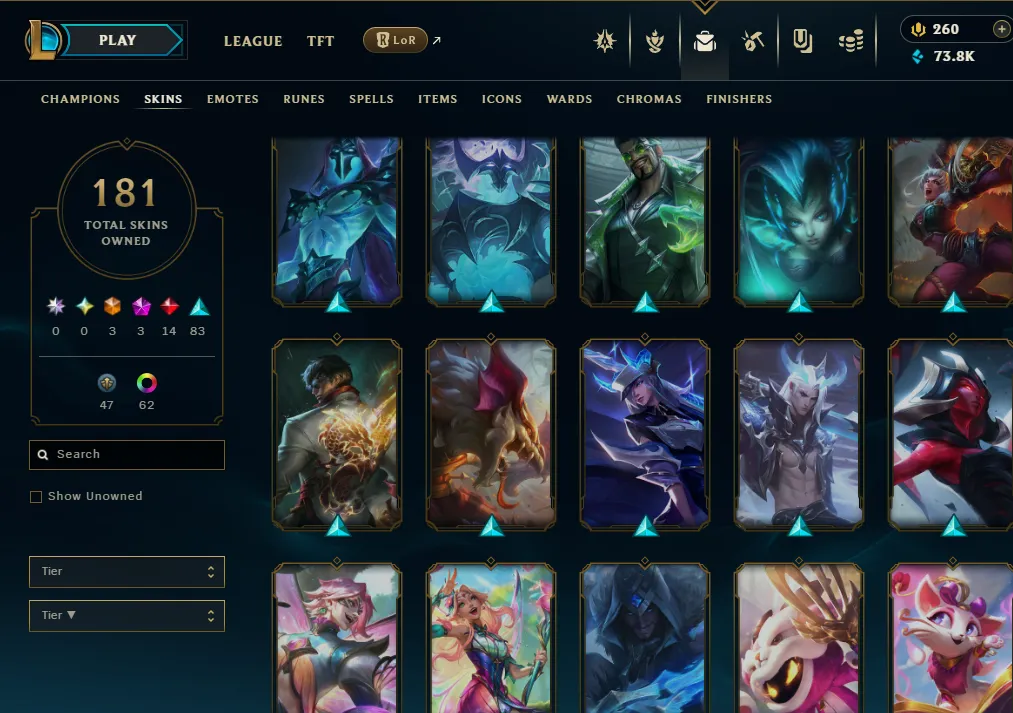Click the plus button beside 260
Viewport: 1013px width, 713px height.
point(1001,29)
